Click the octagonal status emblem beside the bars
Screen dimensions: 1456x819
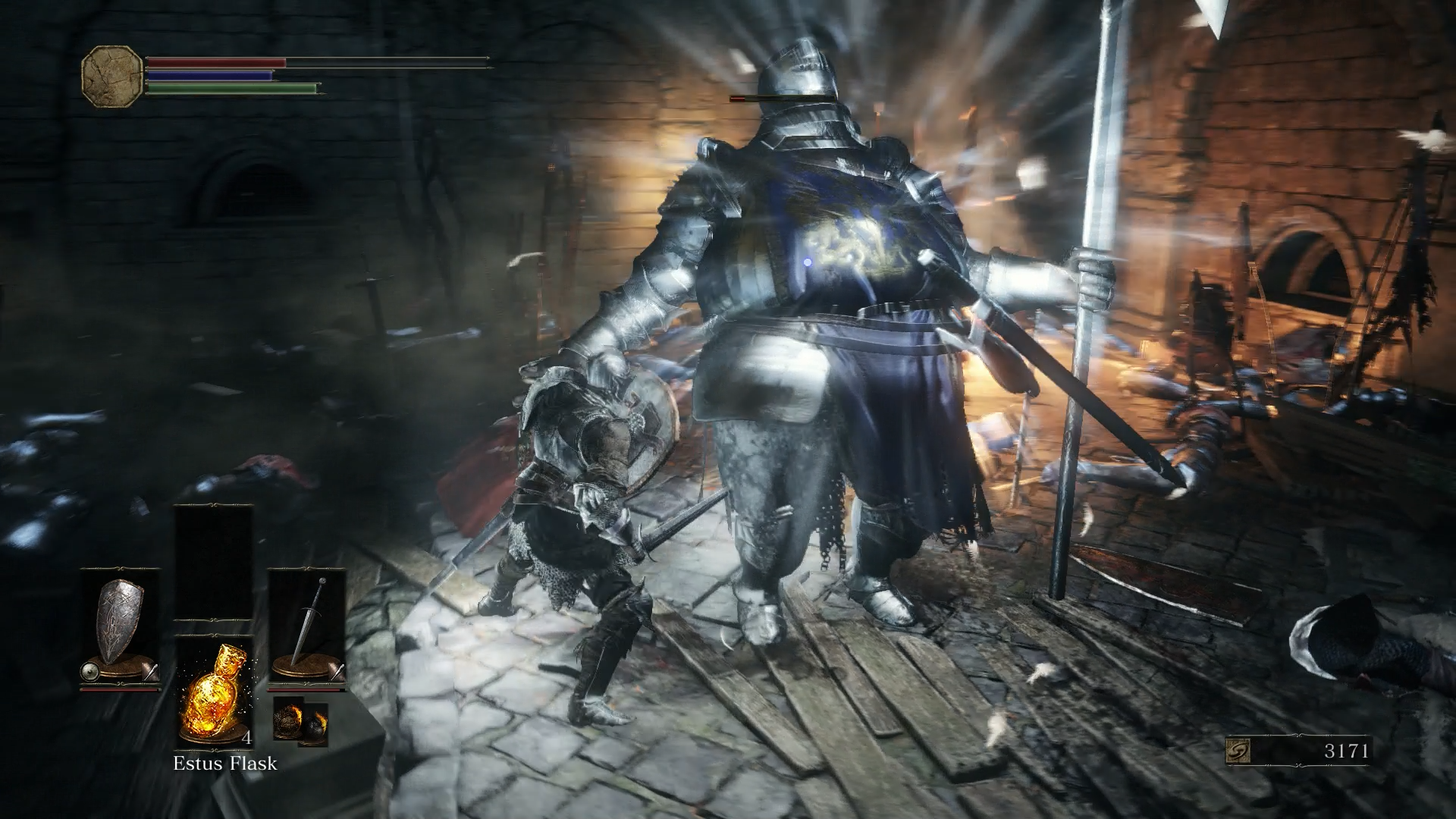pyautogui.click(x=112, y=76)
